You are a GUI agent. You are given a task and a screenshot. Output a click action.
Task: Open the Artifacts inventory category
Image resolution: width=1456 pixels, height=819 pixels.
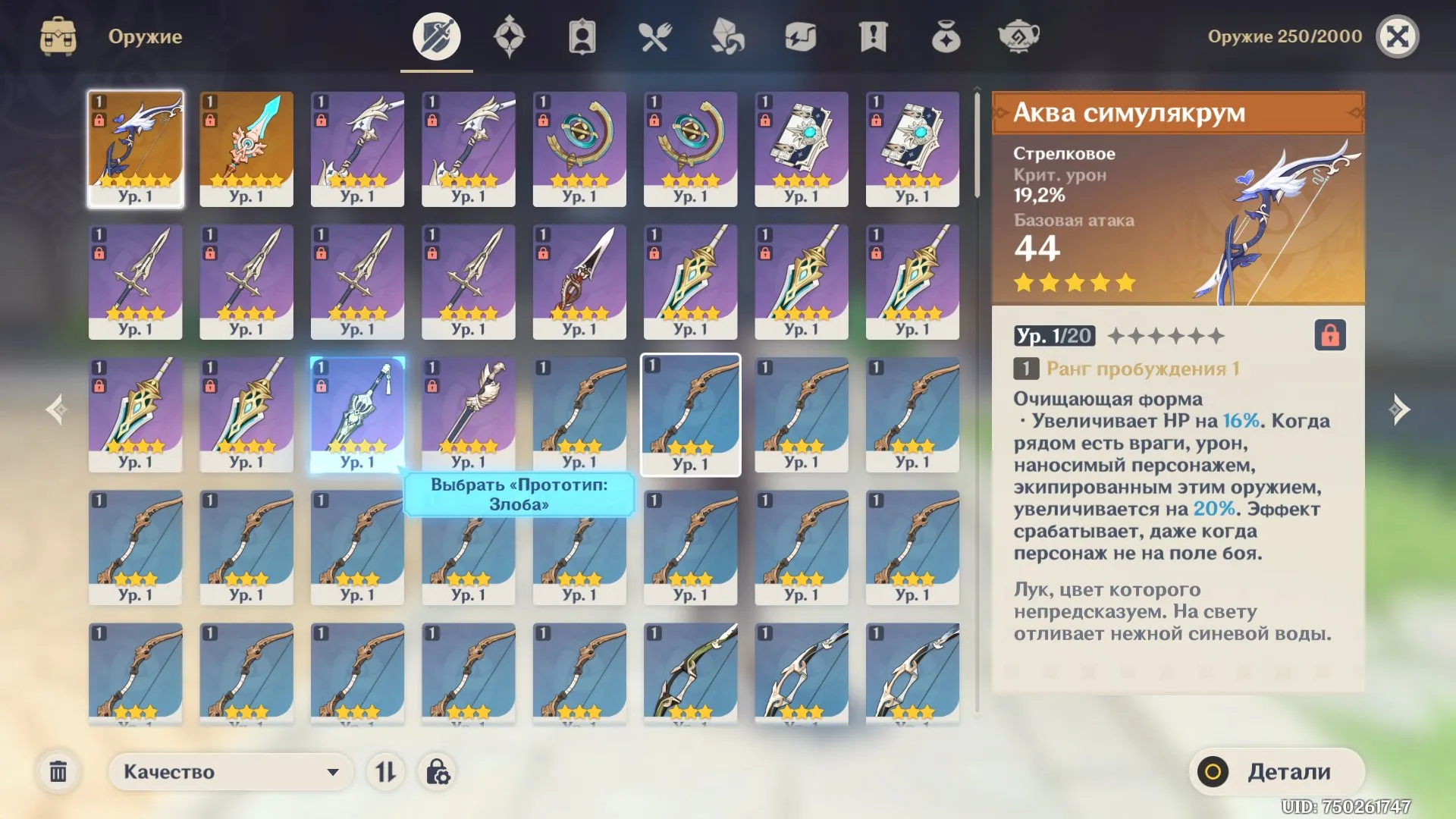click(x=508, y=36)
